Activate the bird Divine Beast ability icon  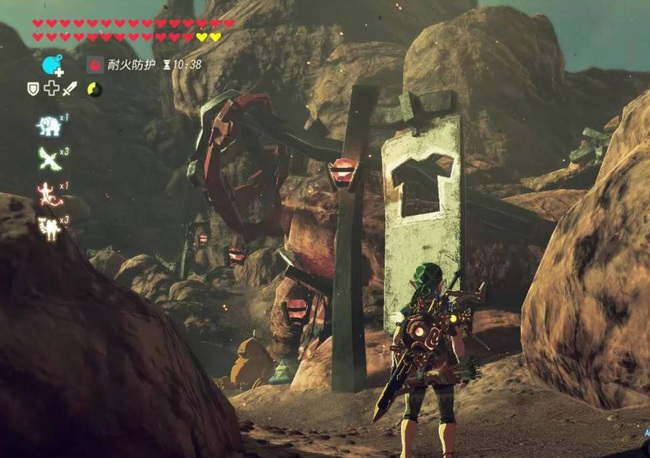tap(48, 158)
